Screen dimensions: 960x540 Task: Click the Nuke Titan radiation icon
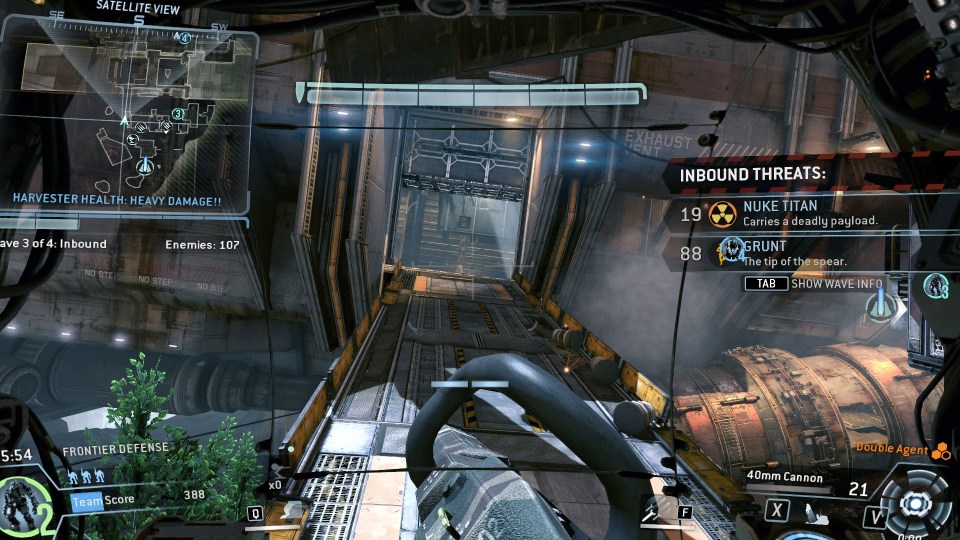click(722, 213)
